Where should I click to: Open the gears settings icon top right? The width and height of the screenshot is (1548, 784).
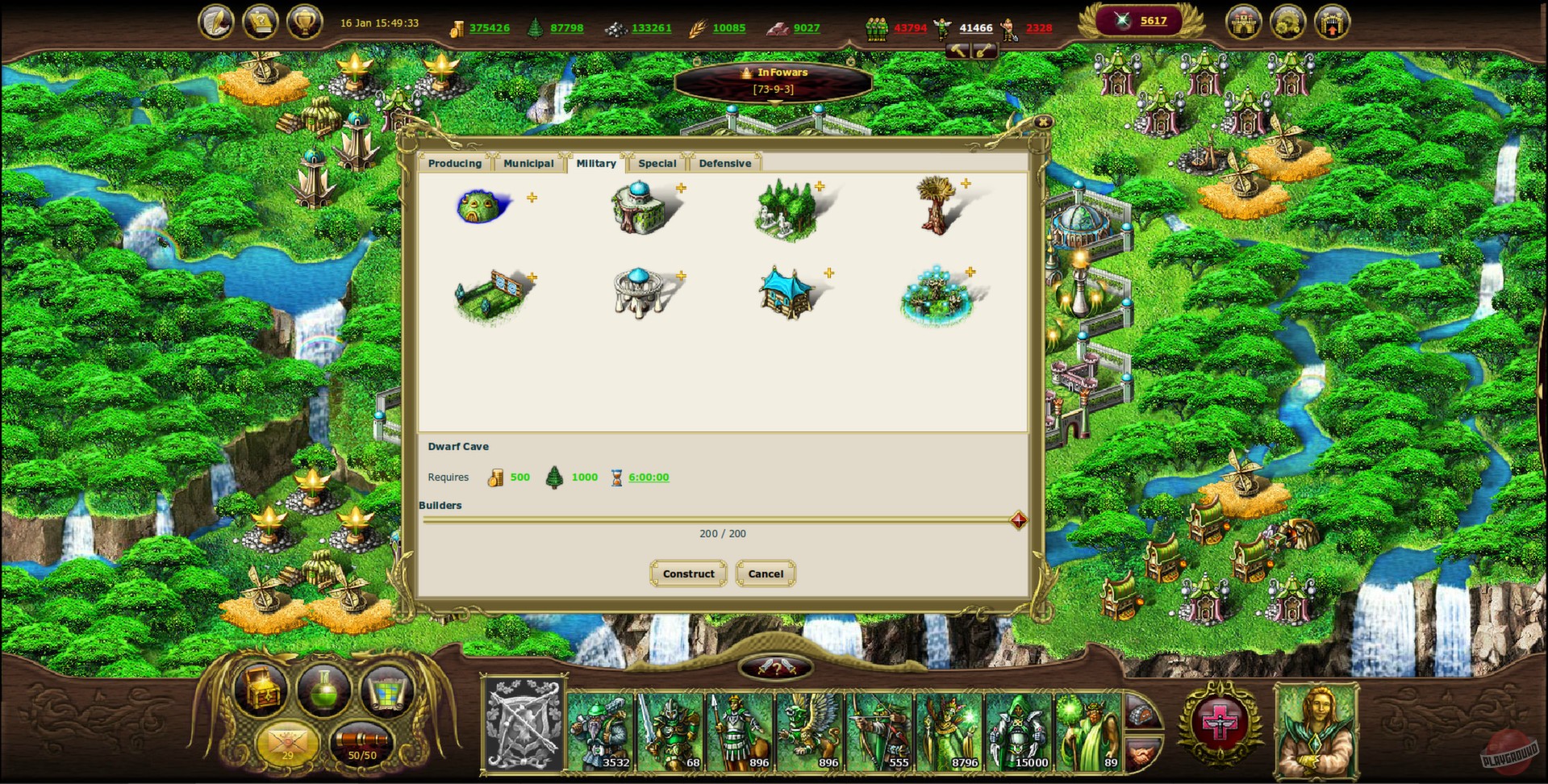1288,22
